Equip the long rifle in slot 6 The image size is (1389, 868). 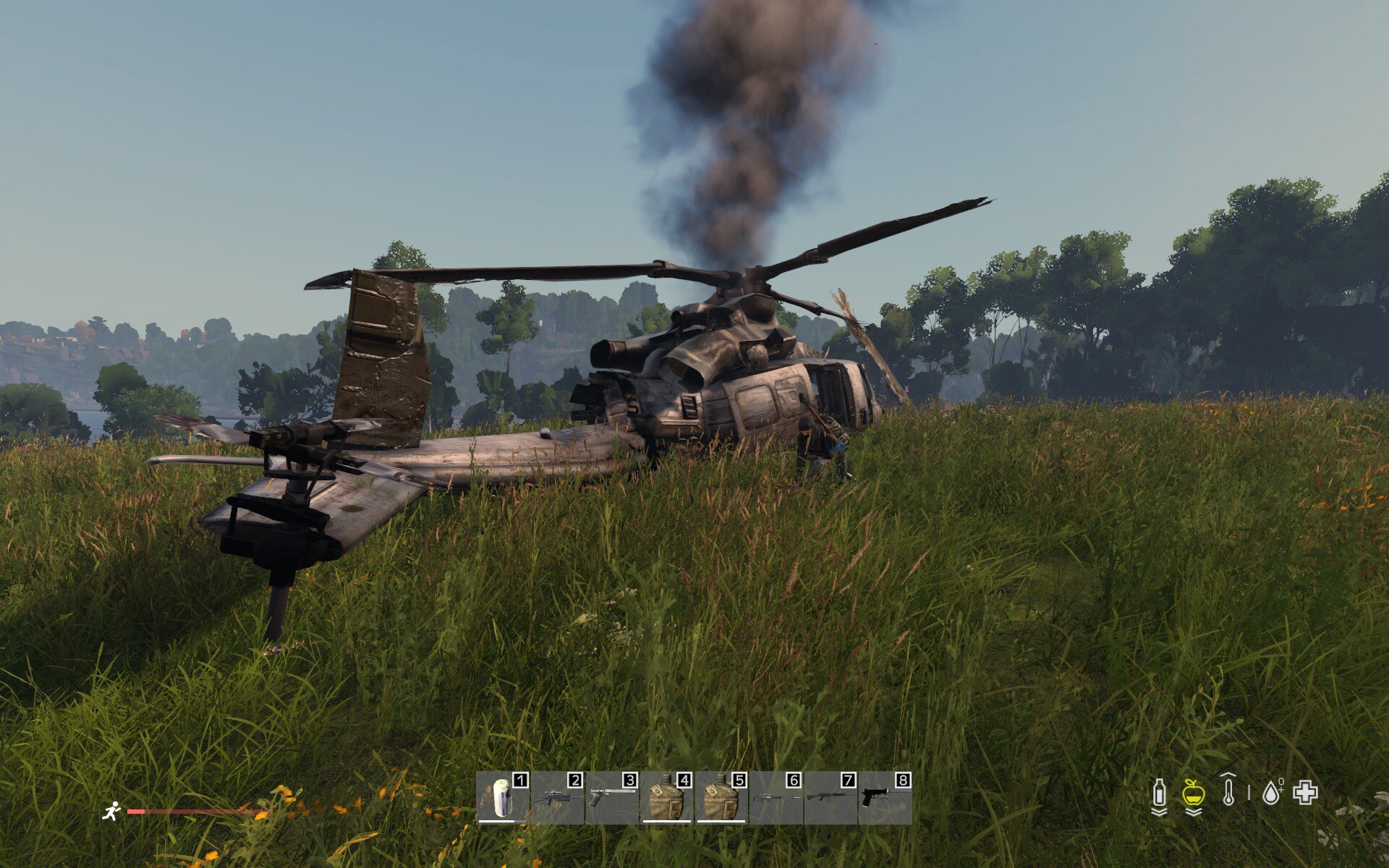tap(776, 798)
